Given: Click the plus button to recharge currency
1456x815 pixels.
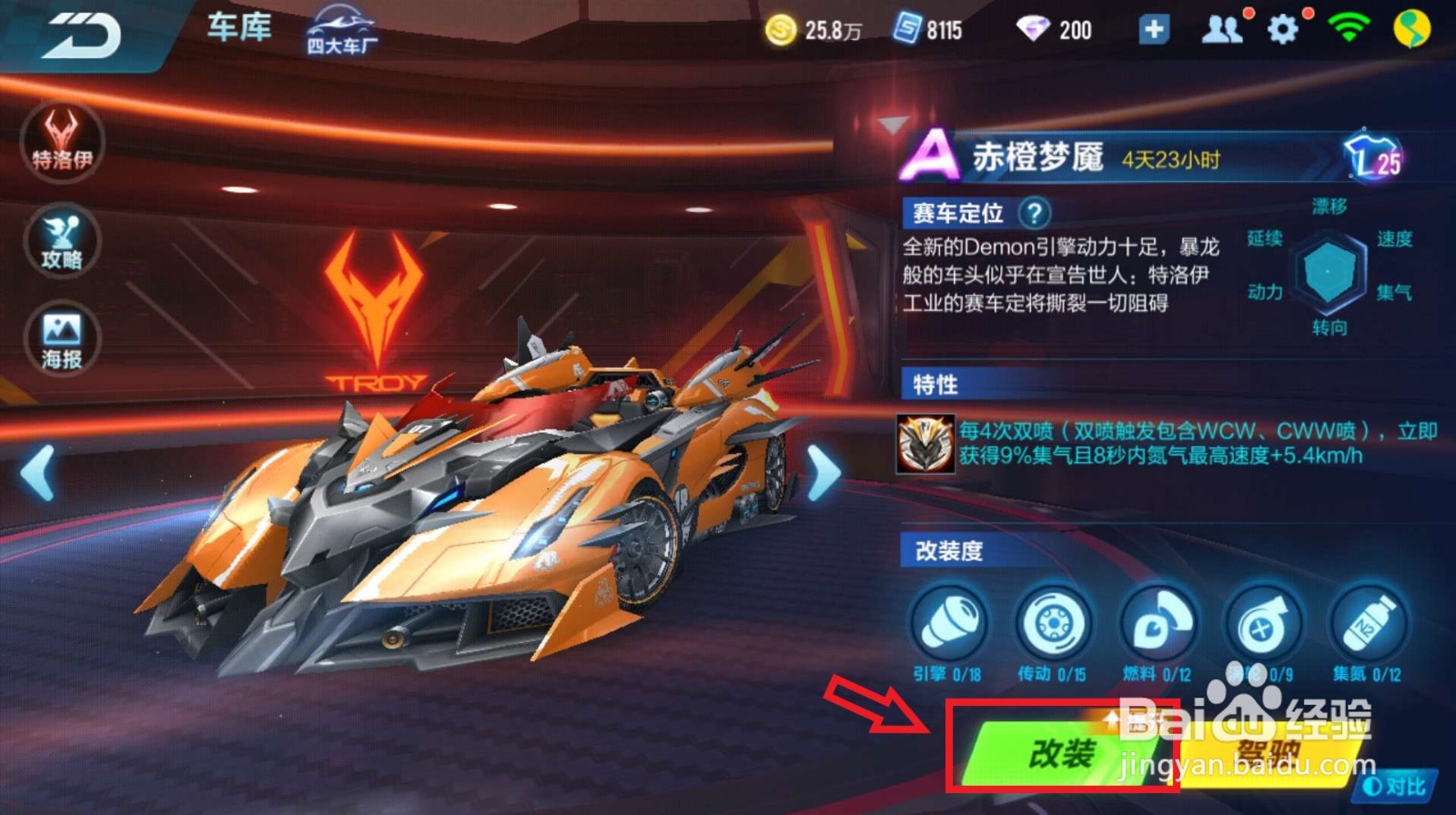Looking at the screenshot, I should coord(1154,29).
